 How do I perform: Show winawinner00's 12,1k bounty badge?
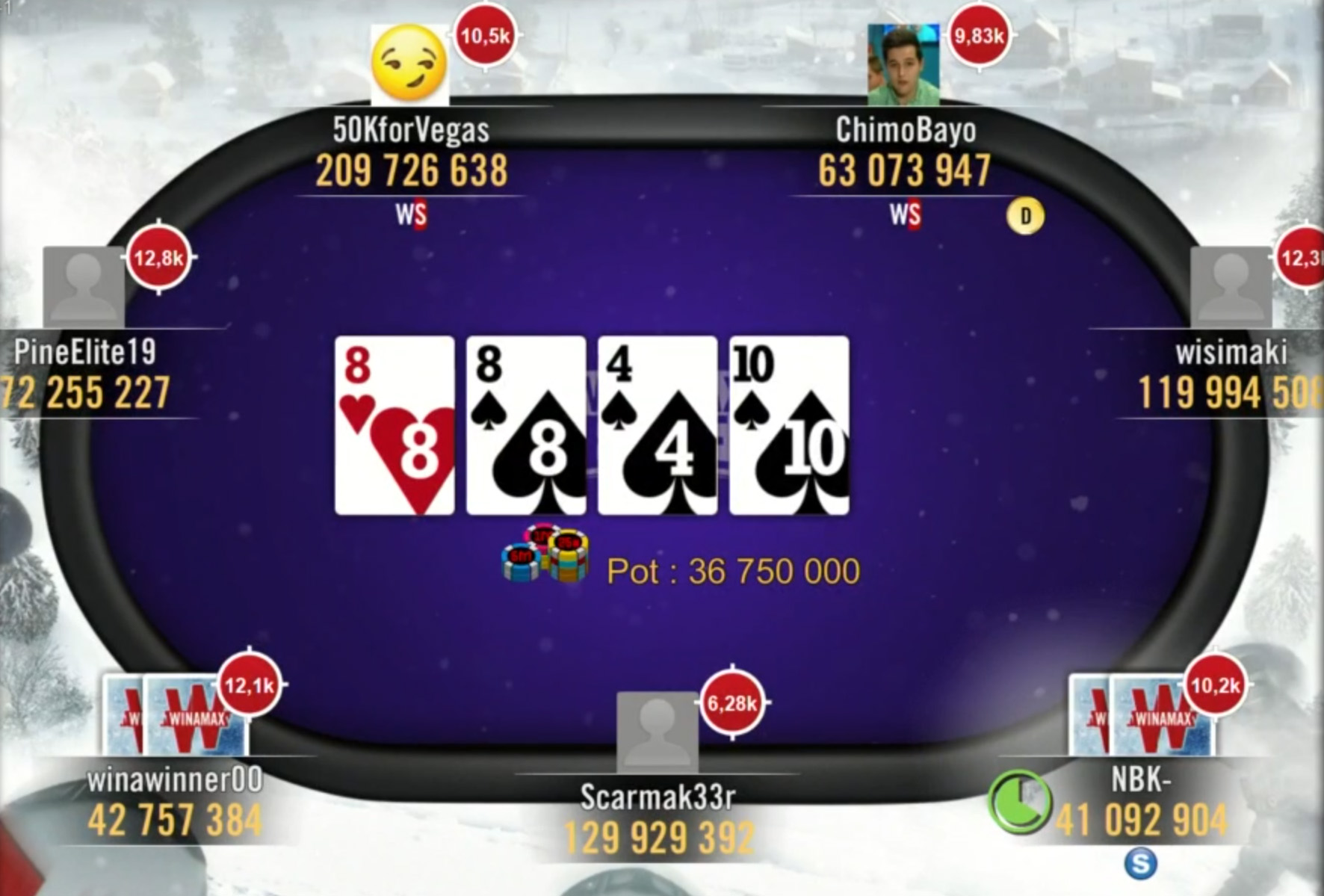coord(250,685)
